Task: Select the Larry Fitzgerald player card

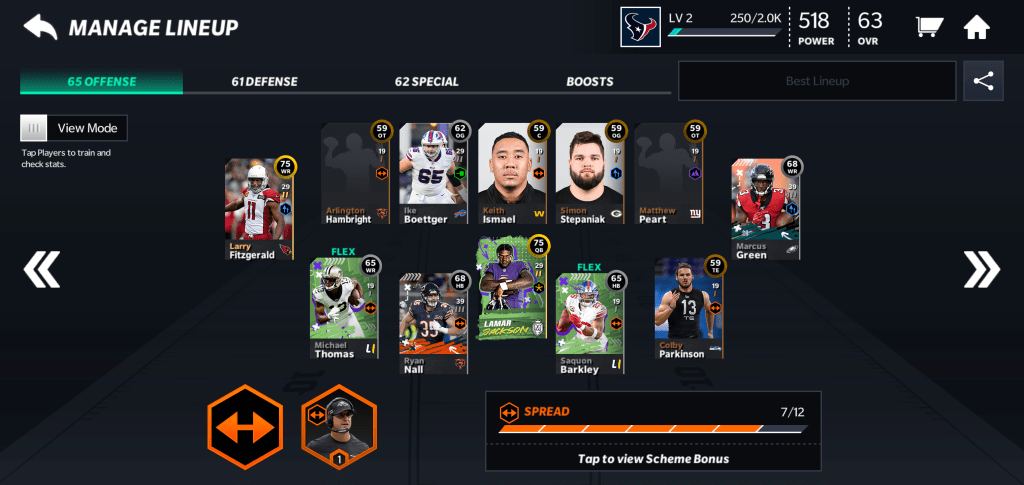Action: coord(259,210)
